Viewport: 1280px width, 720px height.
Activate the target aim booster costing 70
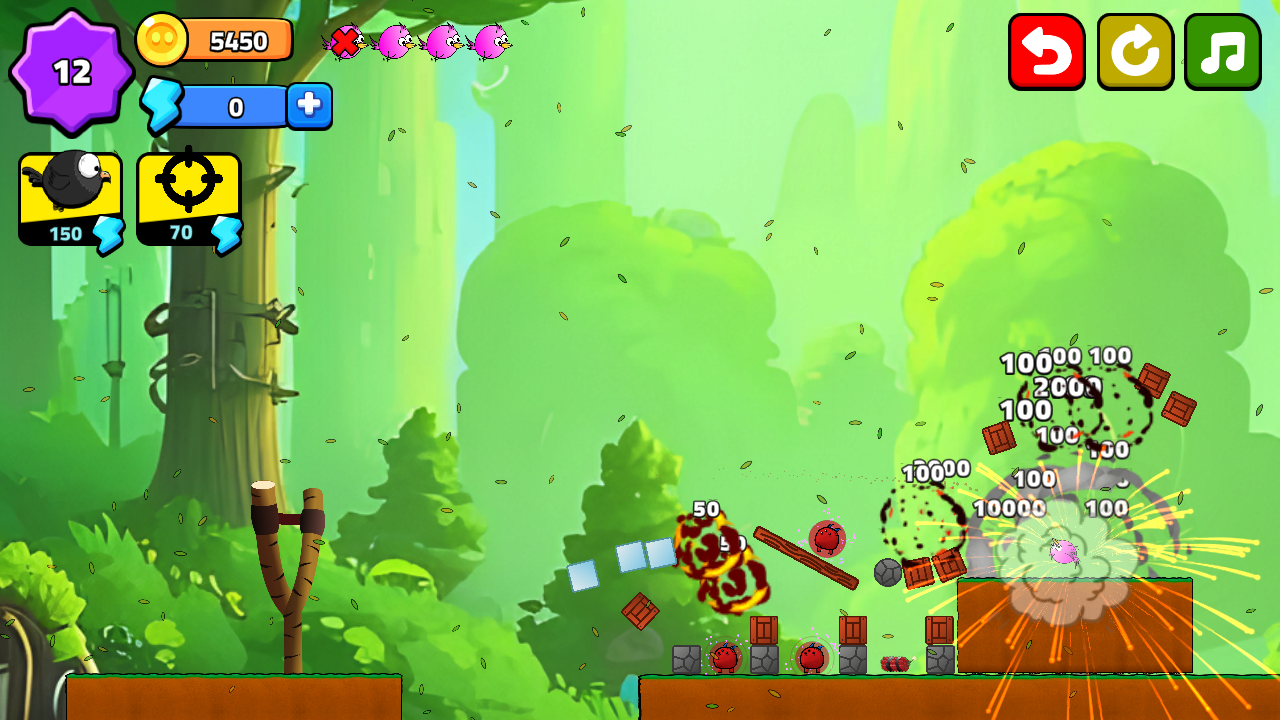click(x=188, y=196)
